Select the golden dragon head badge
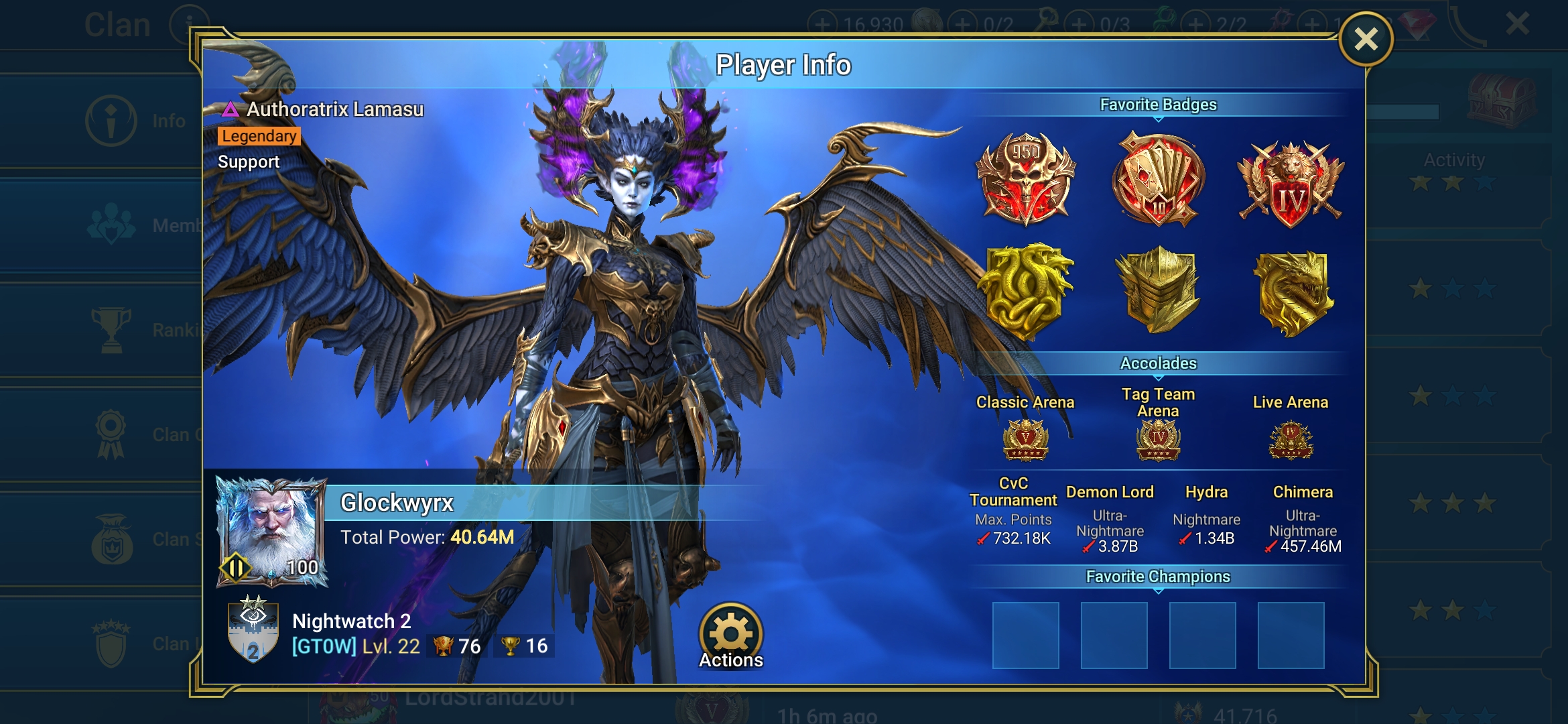The height and width of the screenshot is (724, 1568). click(1292, 292)
